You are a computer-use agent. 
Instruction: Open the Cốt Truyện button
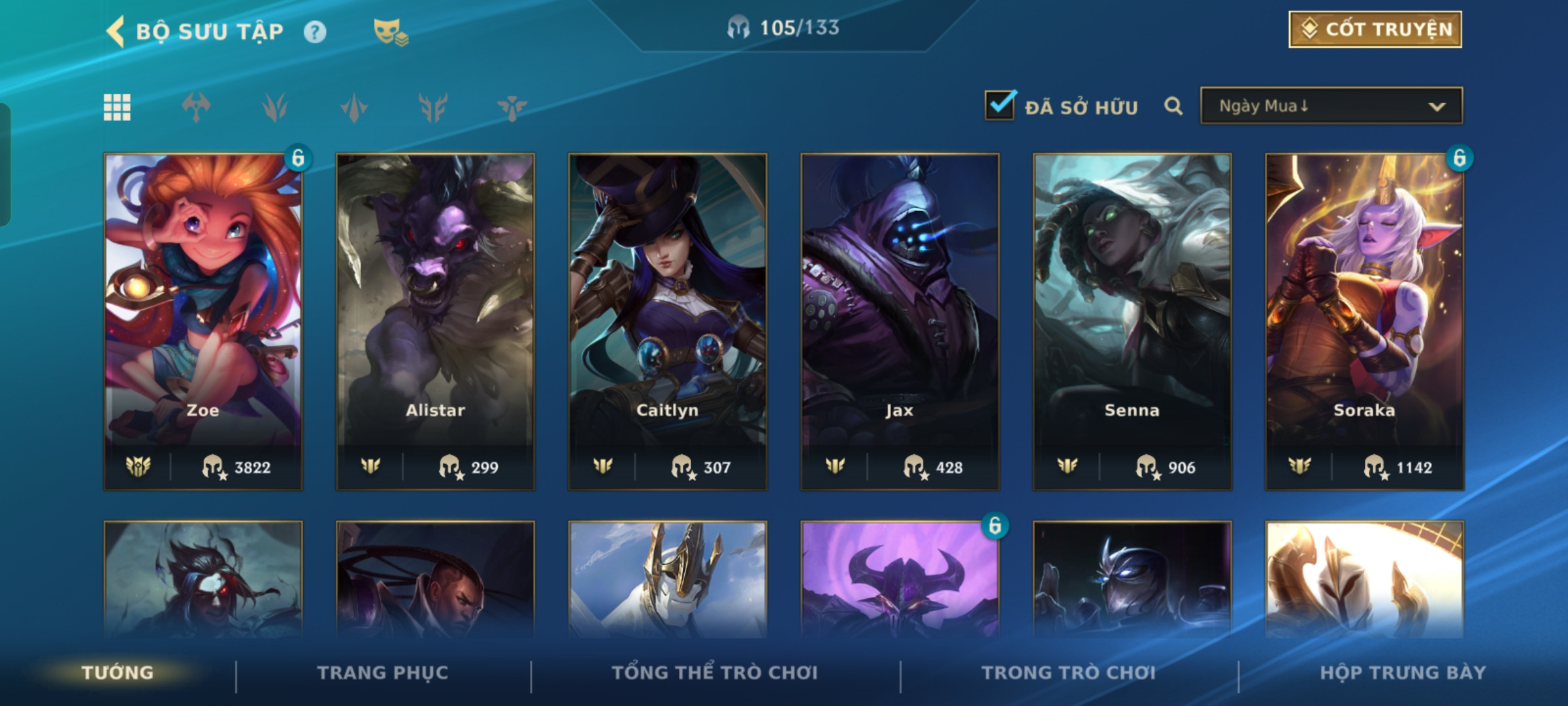click(x=1375, y=29)
